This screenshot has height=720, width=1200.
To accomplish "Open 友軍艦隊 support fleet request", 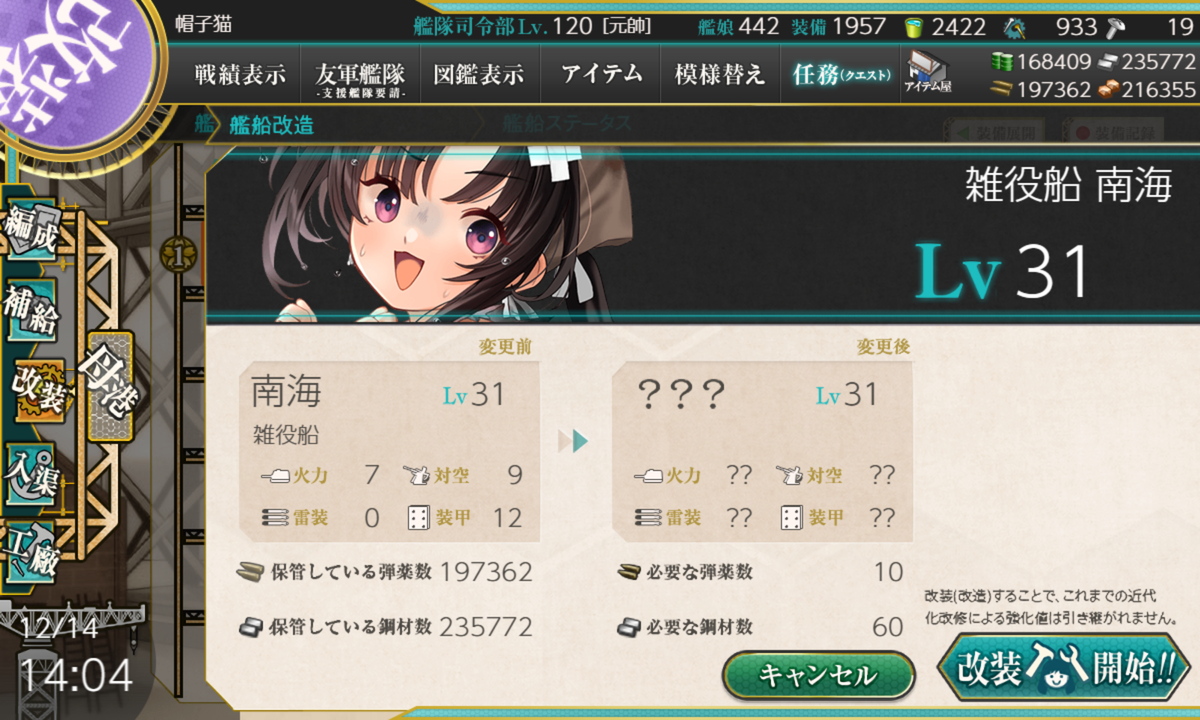I will (x=360, y=75).
